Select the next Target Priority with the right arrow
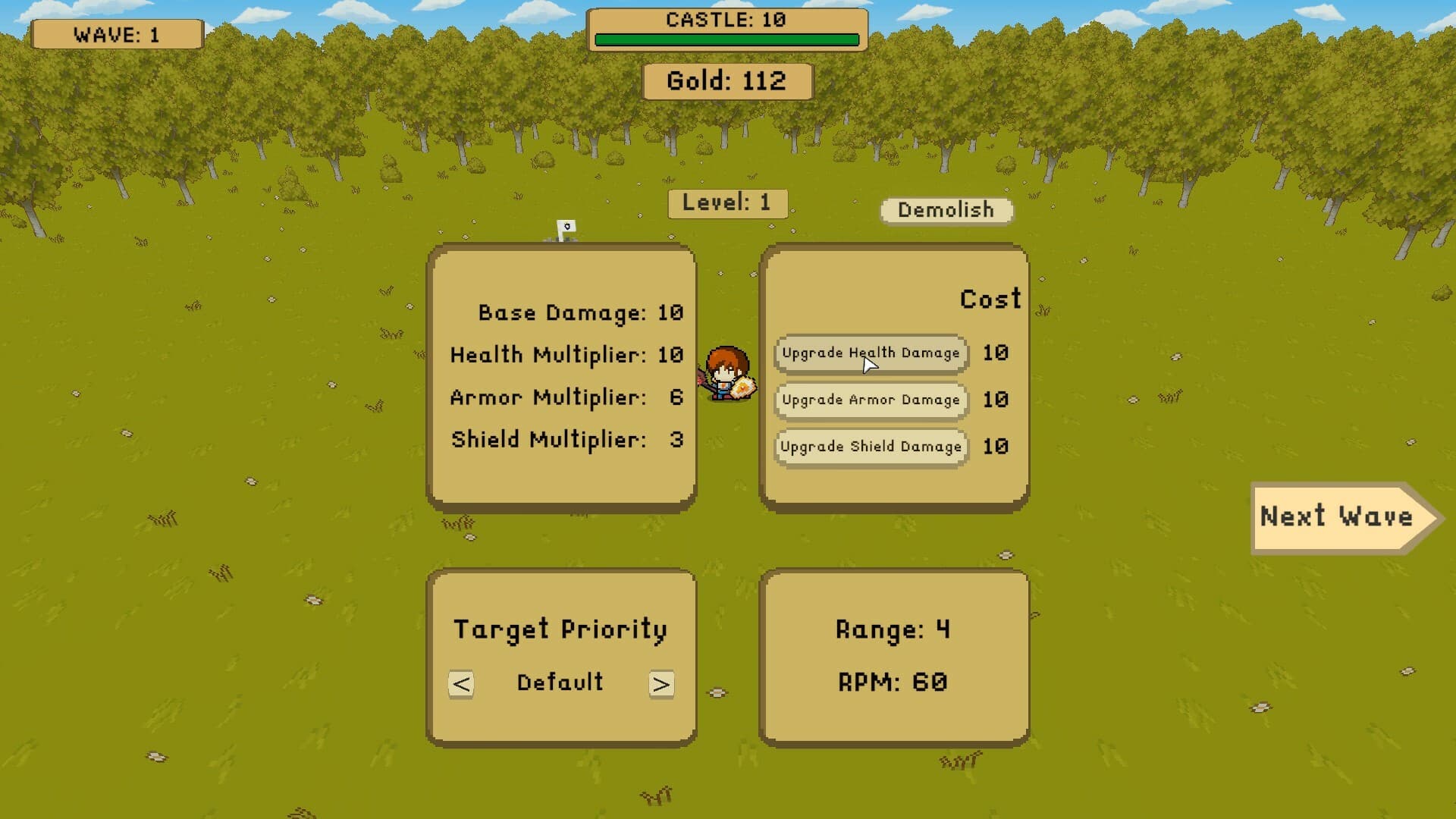The width and height of the screenshot is (1456, 819). coord(661,683)
